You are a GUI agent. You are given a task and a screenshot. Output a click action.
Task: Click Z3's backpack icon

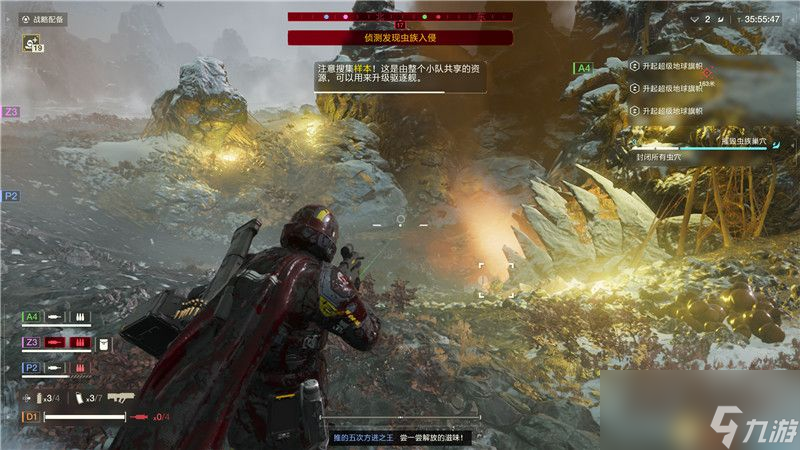pyautogui.click(x=103, y=343)
